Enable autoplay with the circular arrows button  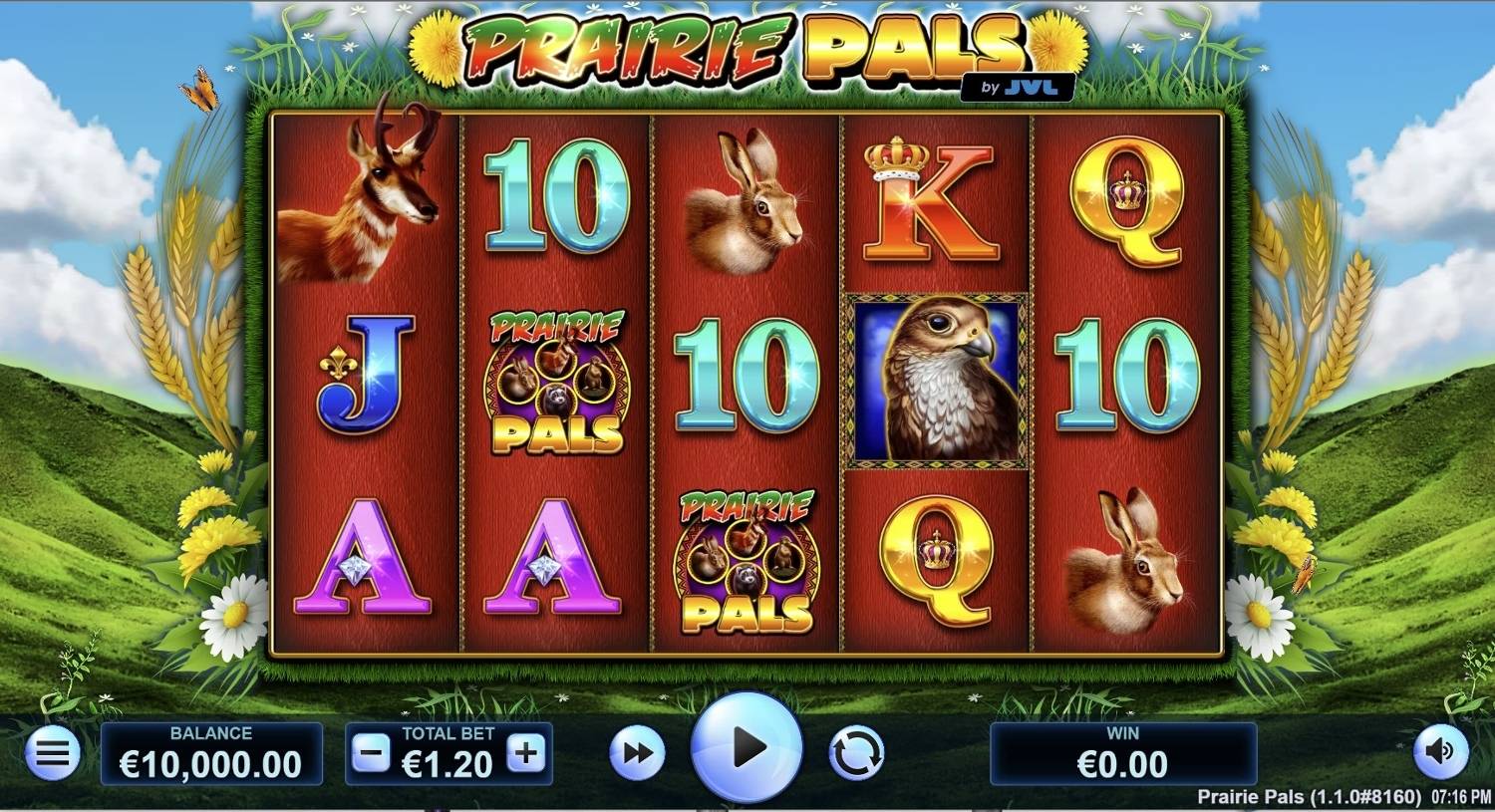pyautogui.click(x=856, y=753)
